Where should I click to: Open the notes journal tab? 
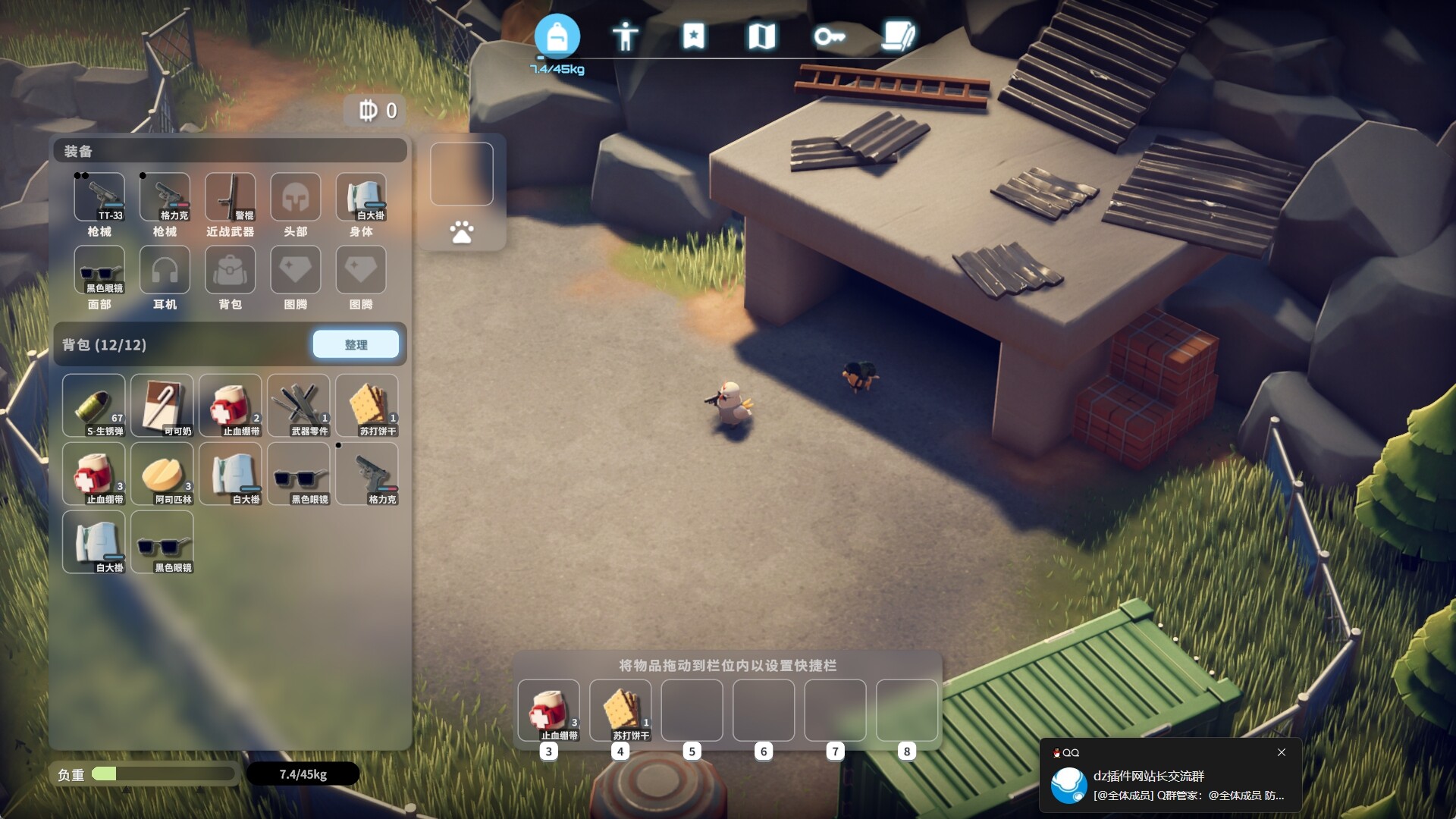click(x=899, y=36)
